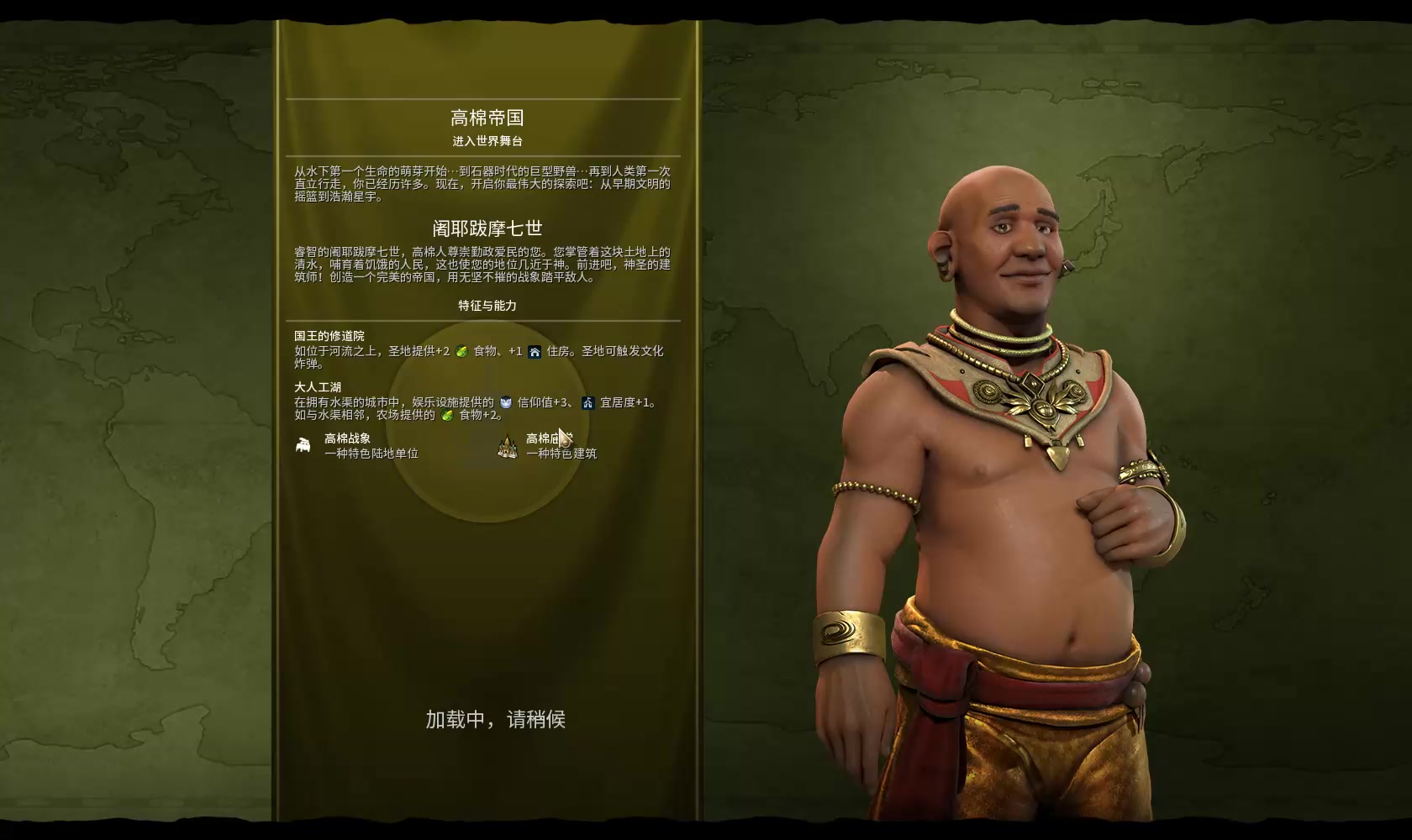The image size is (1412, 840).
Task: Click the food icon in the 大人工湖 description
Action: point(447,417)
